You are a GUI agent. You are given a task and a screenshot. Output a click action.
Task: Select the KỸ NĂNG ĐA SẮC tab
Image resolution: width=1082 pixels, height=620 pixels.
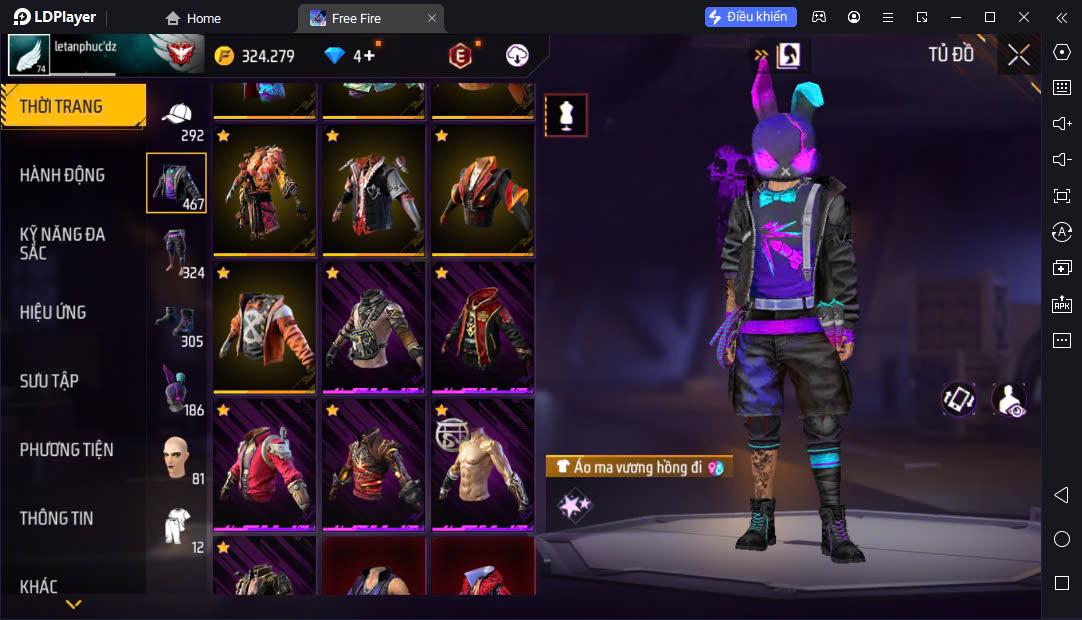[x=62, y=243]
